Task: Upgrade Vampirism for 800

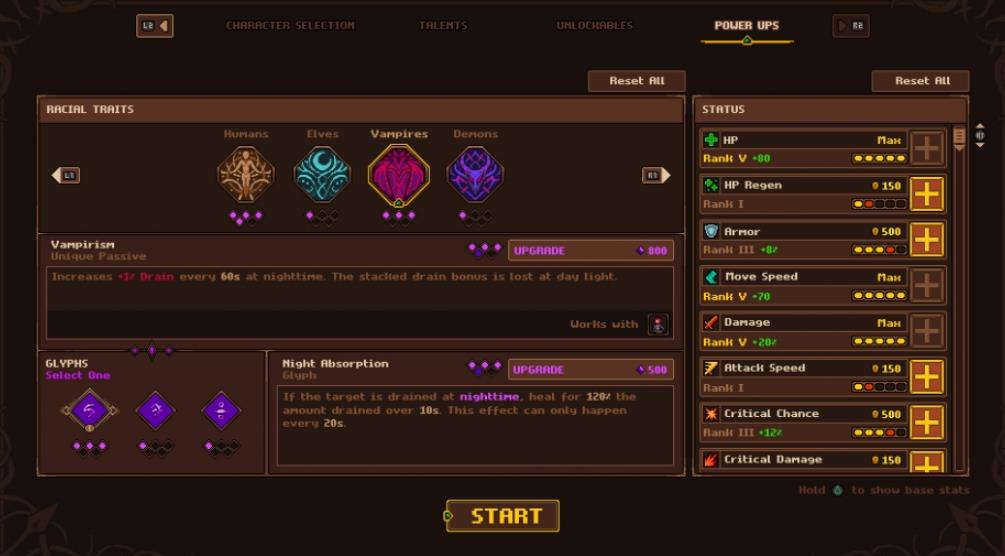Action: 590,250
